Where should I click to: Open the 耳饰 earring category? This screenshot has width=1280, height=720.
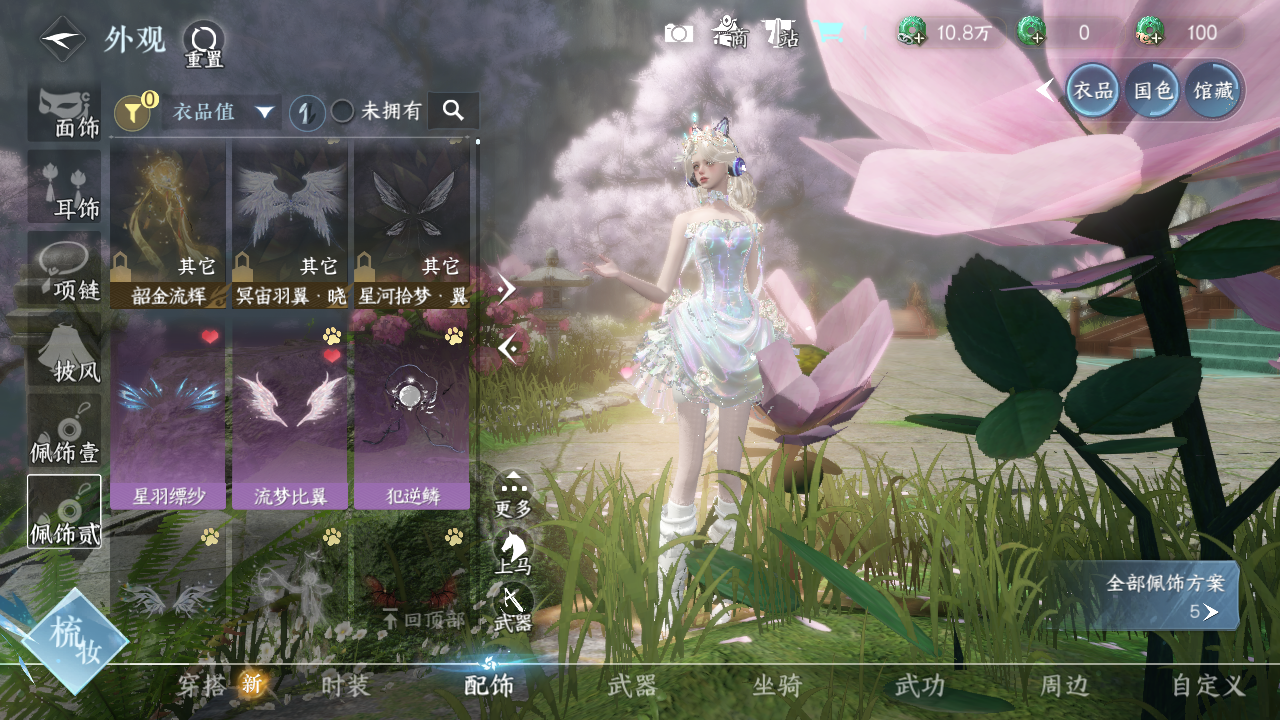[x=65, y=189]
